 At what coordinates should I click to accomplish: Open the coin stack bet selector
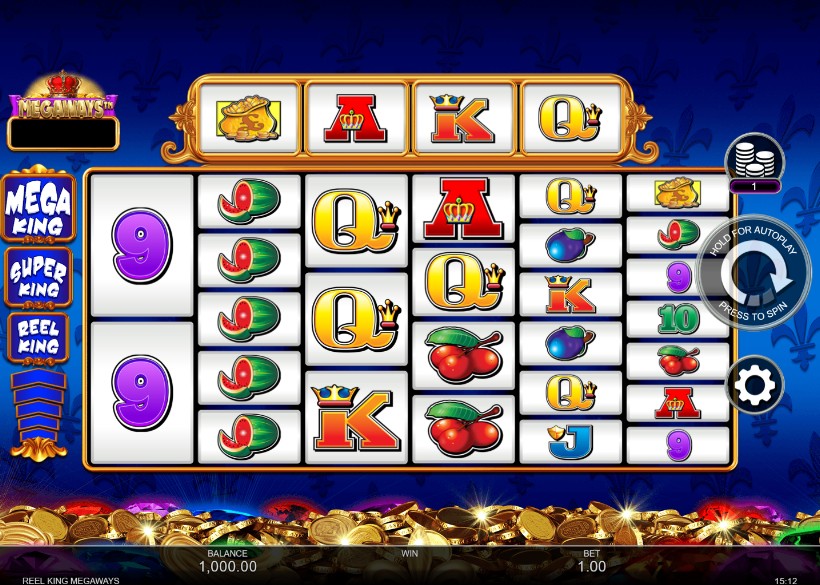(x=754, y=161)
